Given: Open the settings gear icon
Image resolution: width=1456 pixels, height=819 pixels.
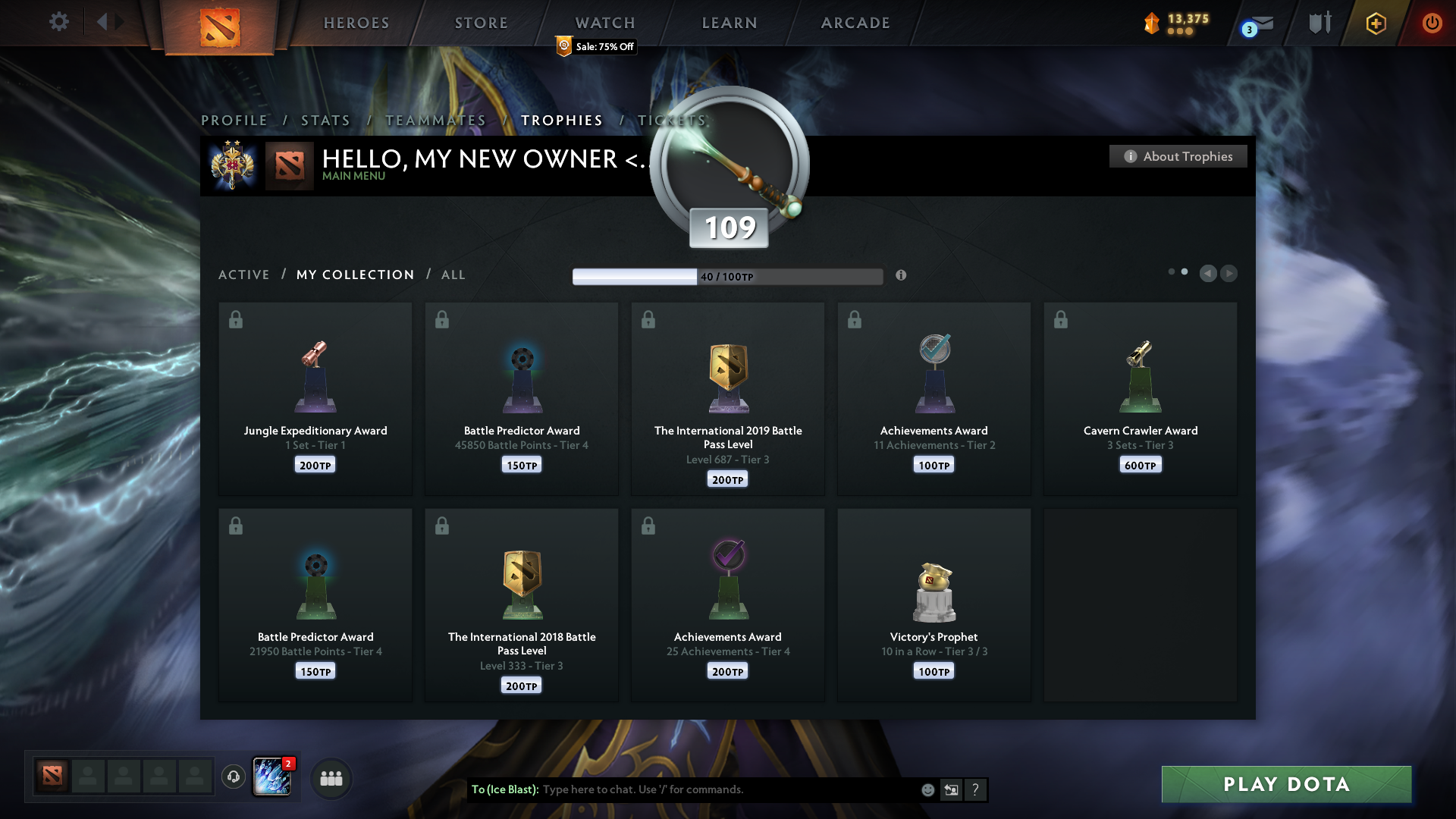Looking at the screenshot, I should coord(59,22).
